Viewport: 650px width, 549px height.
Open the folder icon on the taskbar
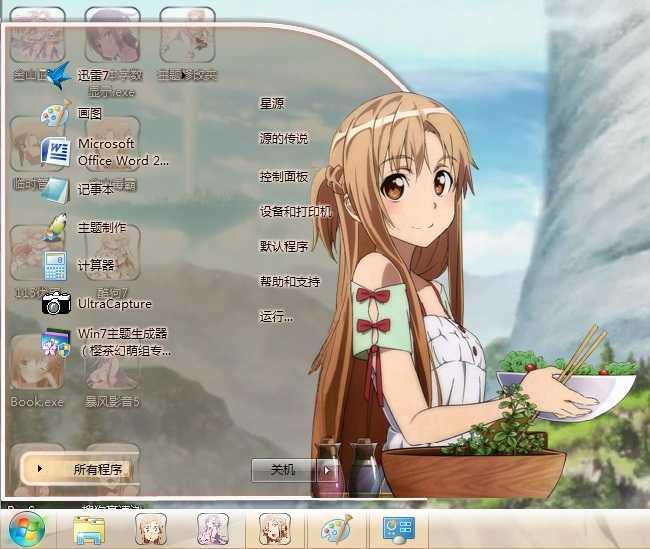pyautogui.click(x=88, y=528)
